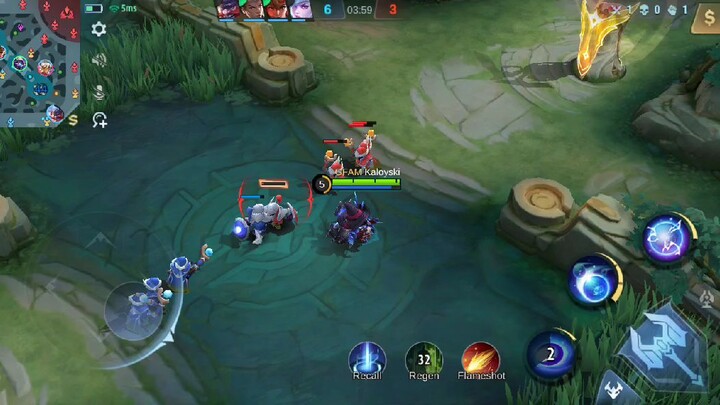Toggle the microphone voice chat icon
720x405 pixels.
(x=99, y=91)
